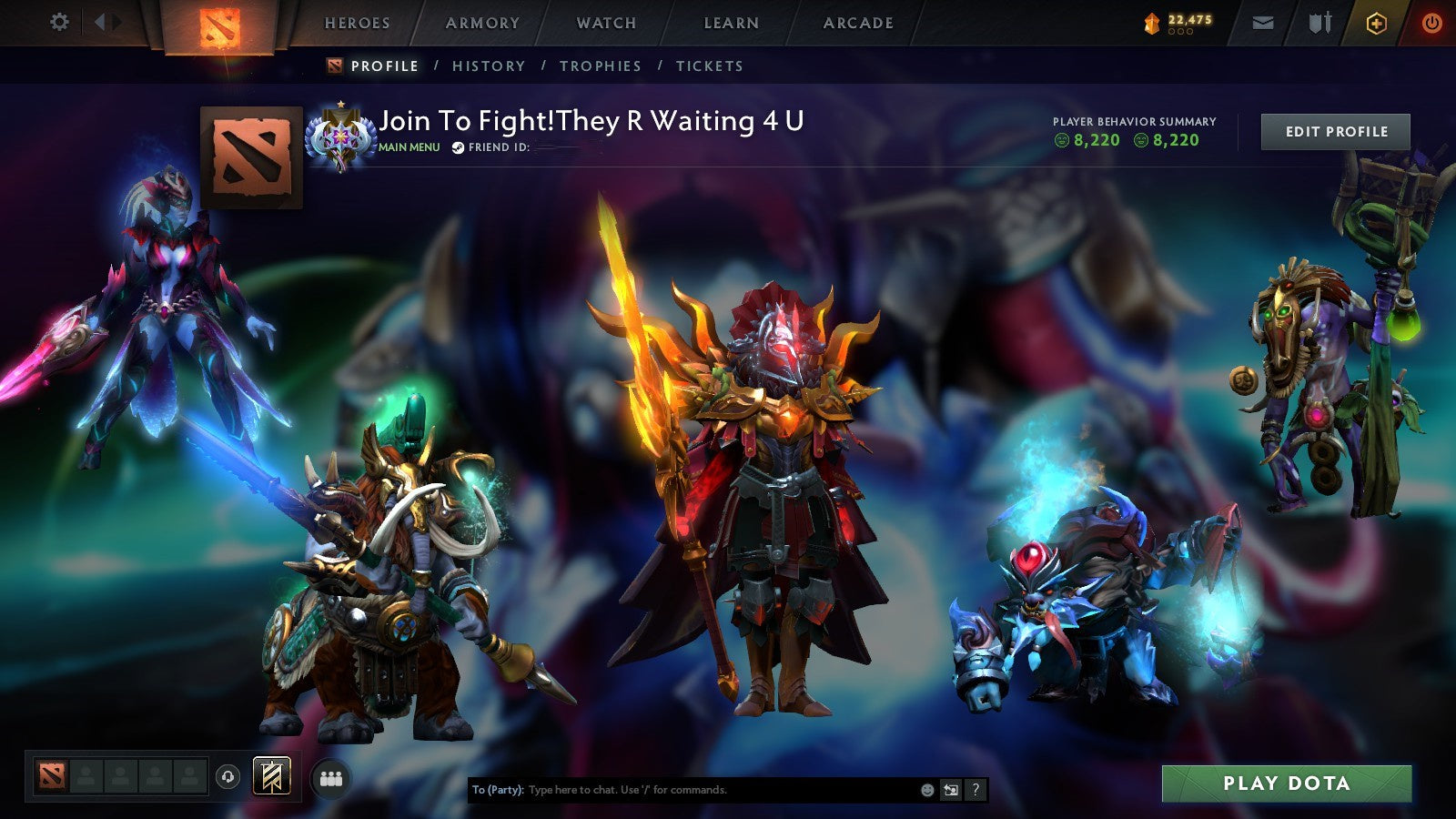Open settings with the gear icon
This screenshot has height=819, width=1456.
[x=60, y=21]
